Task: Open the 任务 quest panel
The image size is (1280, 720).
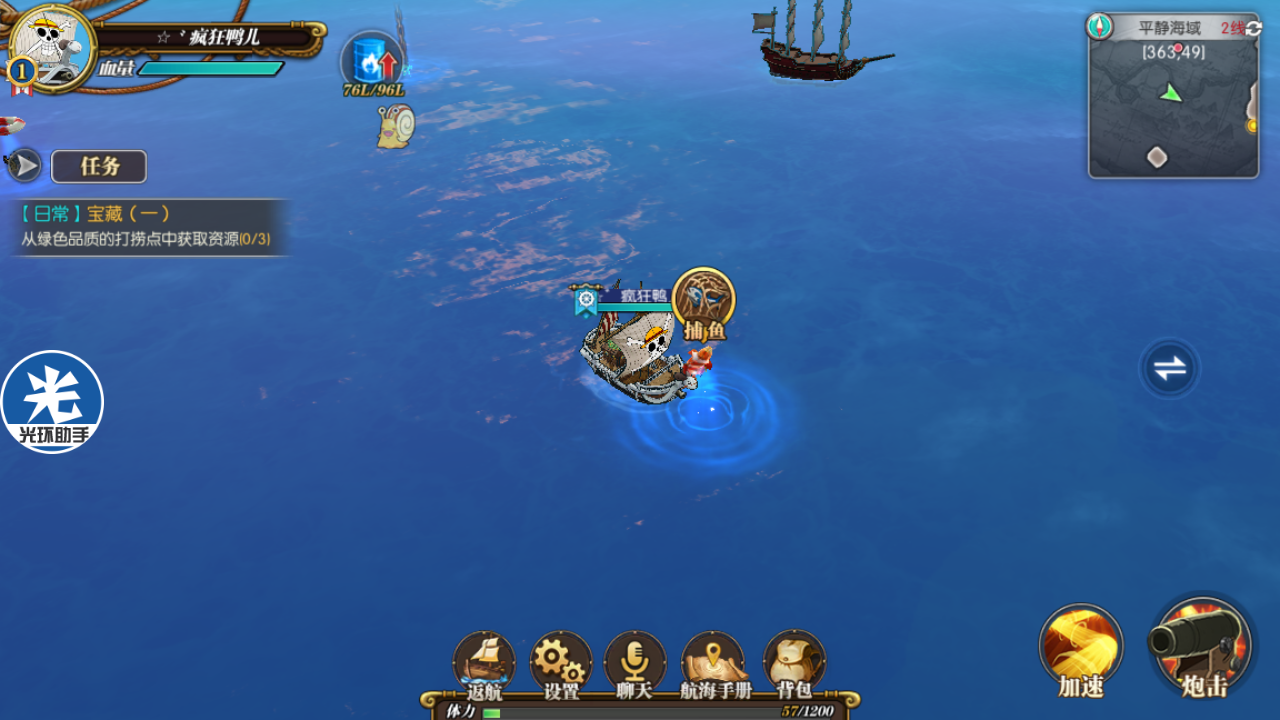Action: coord(99,166)
